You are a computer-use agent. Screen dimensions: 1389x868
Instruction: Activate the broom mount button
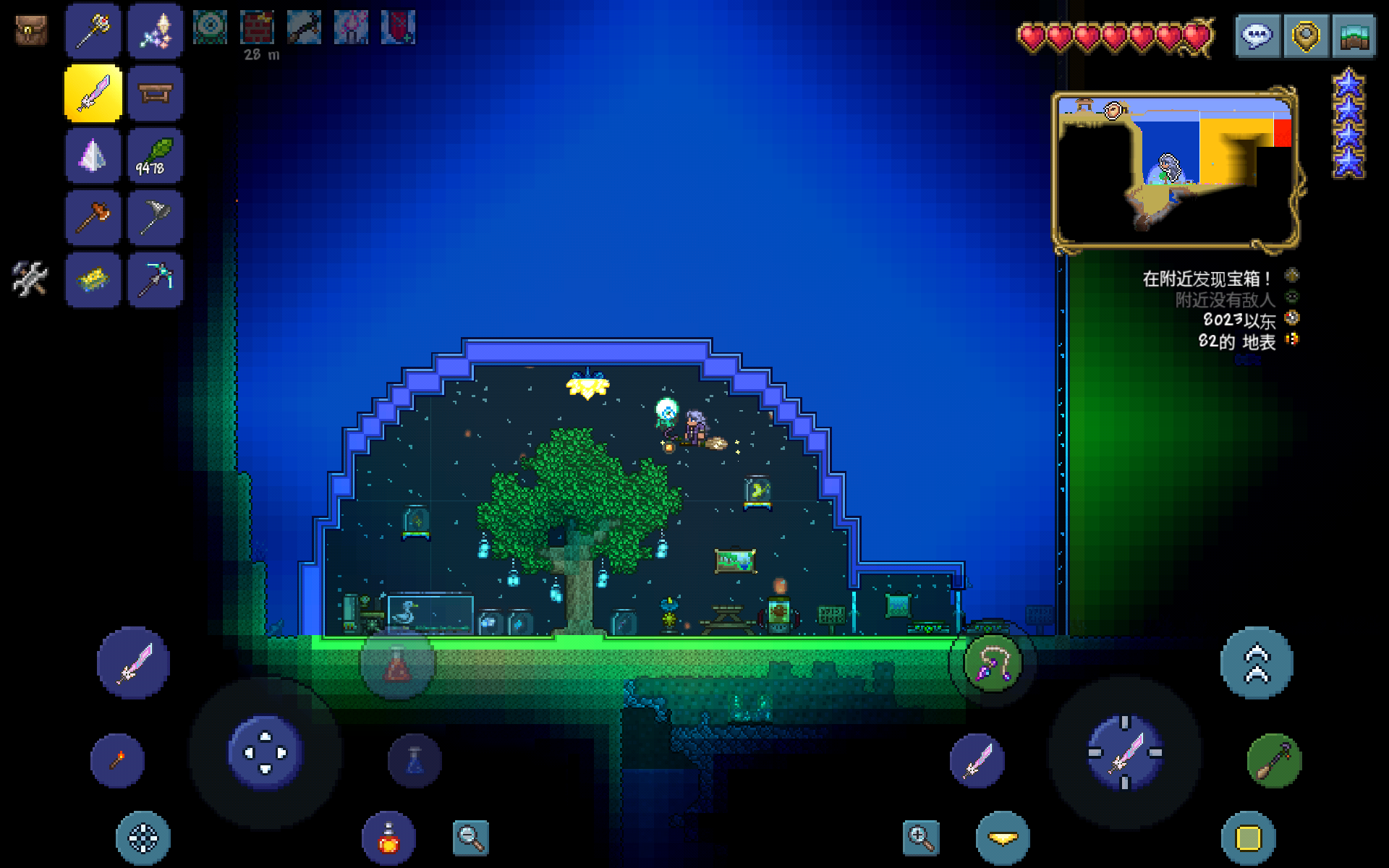pos(1274,761)
